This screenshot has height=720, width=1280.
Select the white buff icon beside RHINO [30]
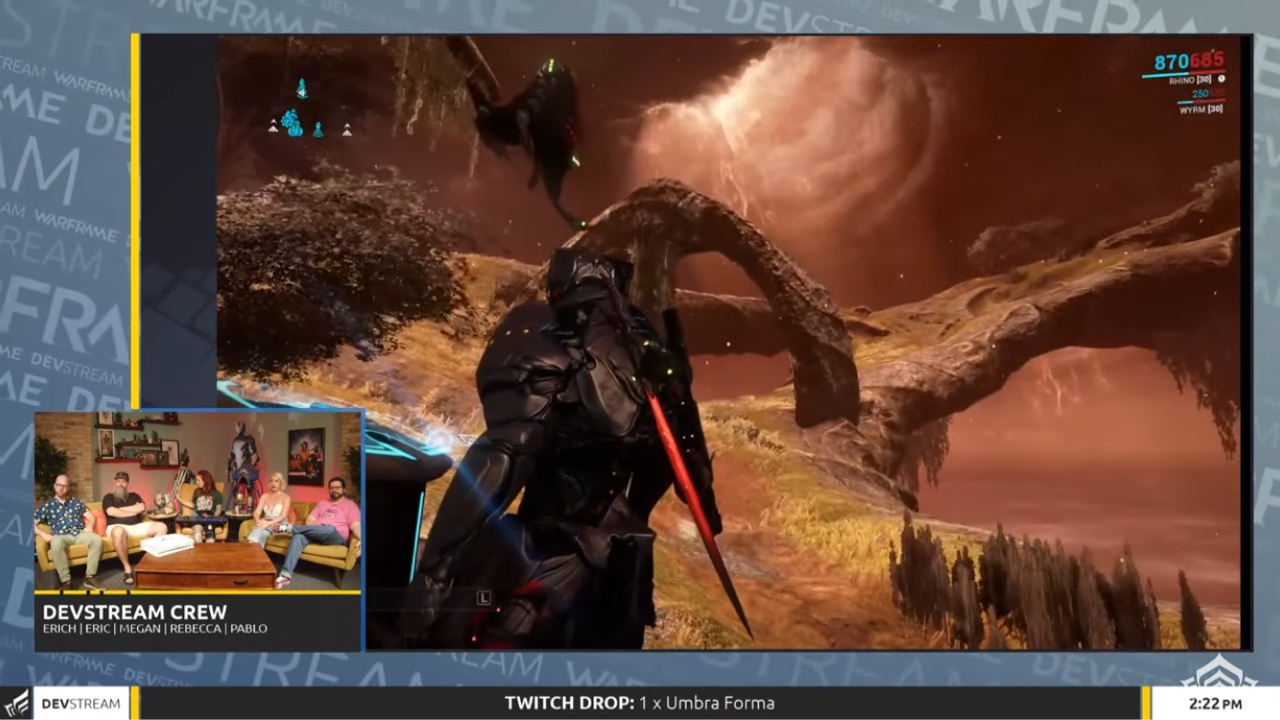tap(1223, 78)
